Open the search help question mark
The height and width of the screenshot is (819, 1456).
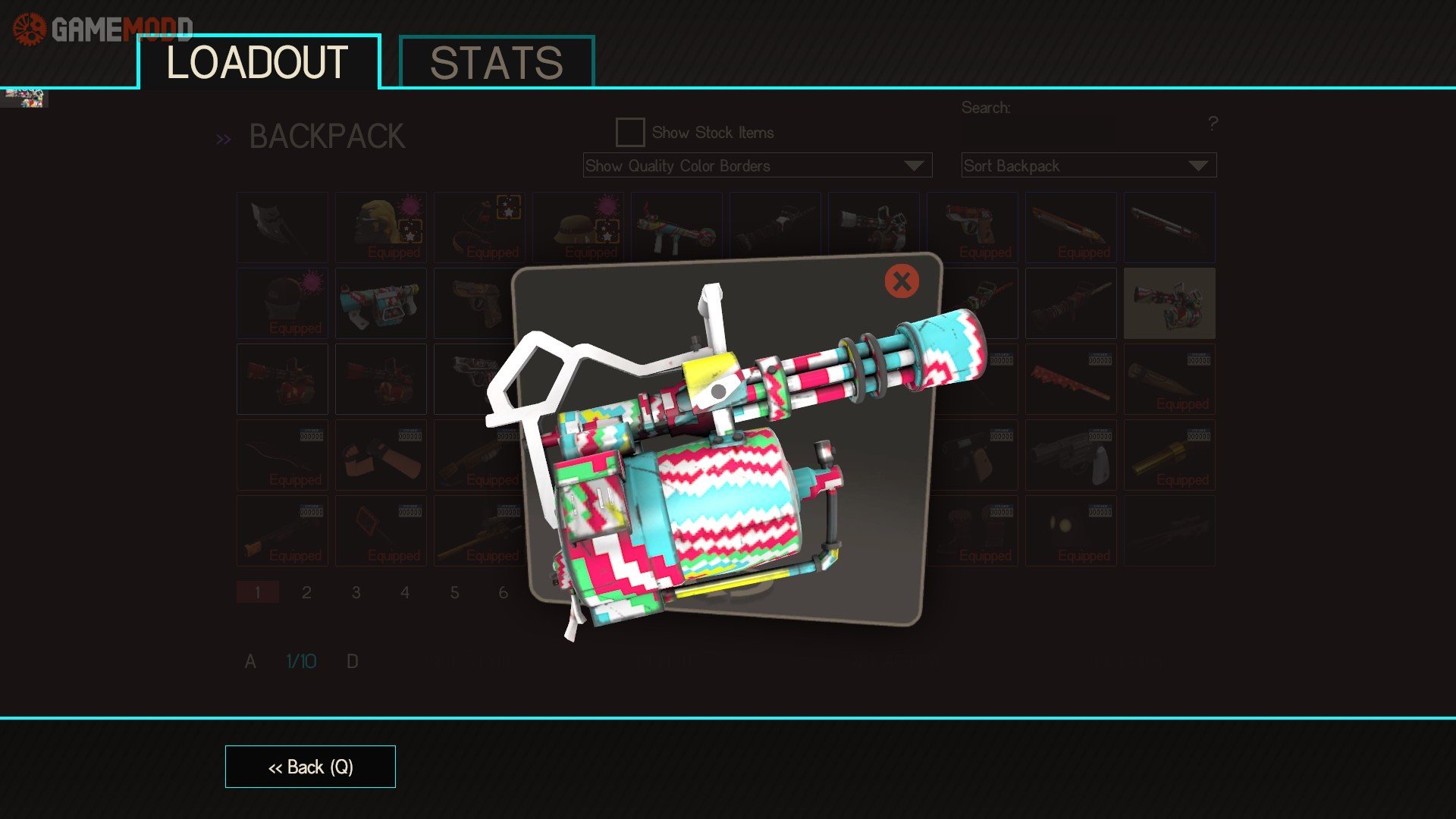[x=1213, y=123]
